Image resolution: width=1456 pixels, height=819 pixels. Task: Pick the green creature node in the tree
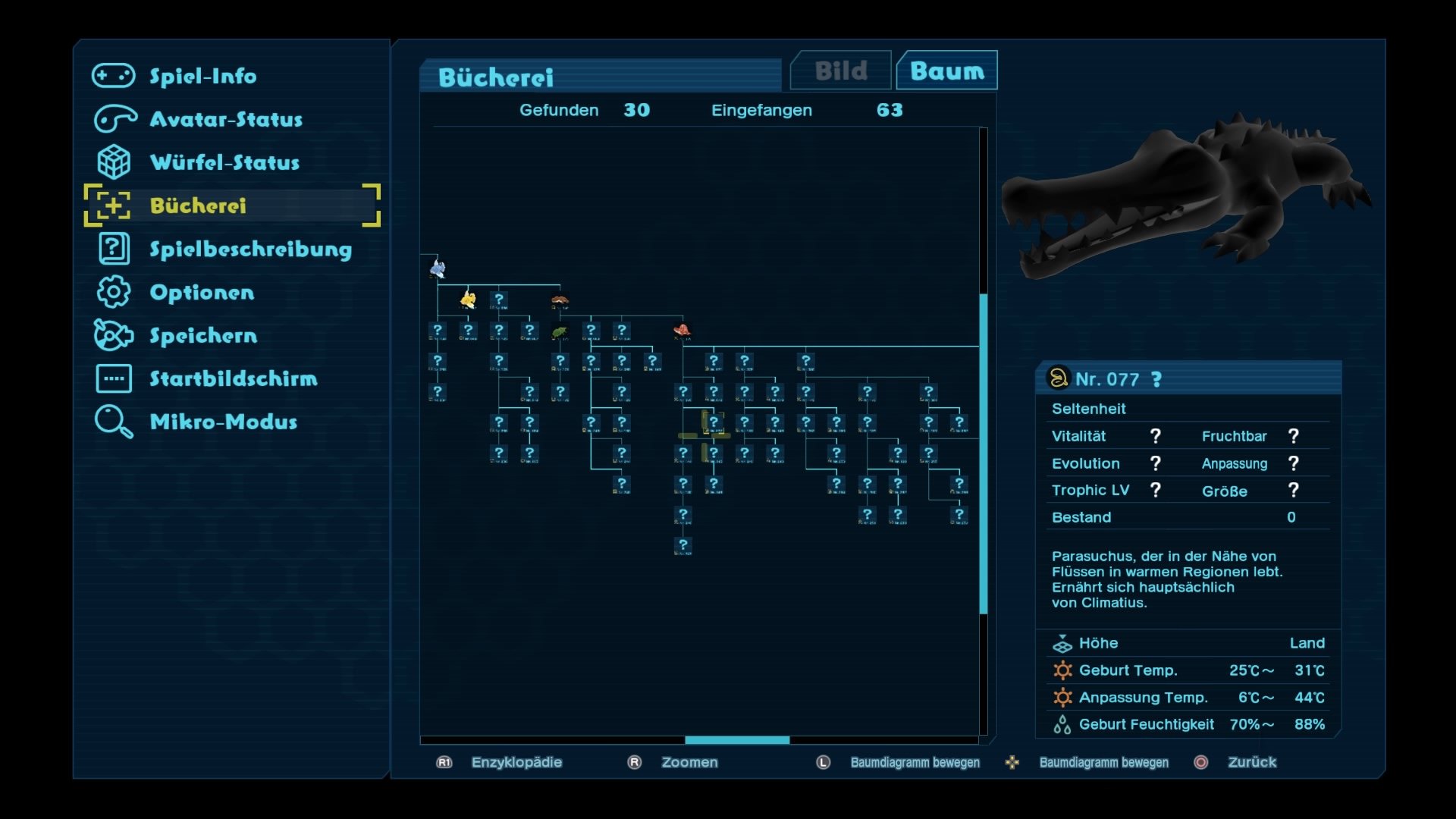[x=560, y=331]
